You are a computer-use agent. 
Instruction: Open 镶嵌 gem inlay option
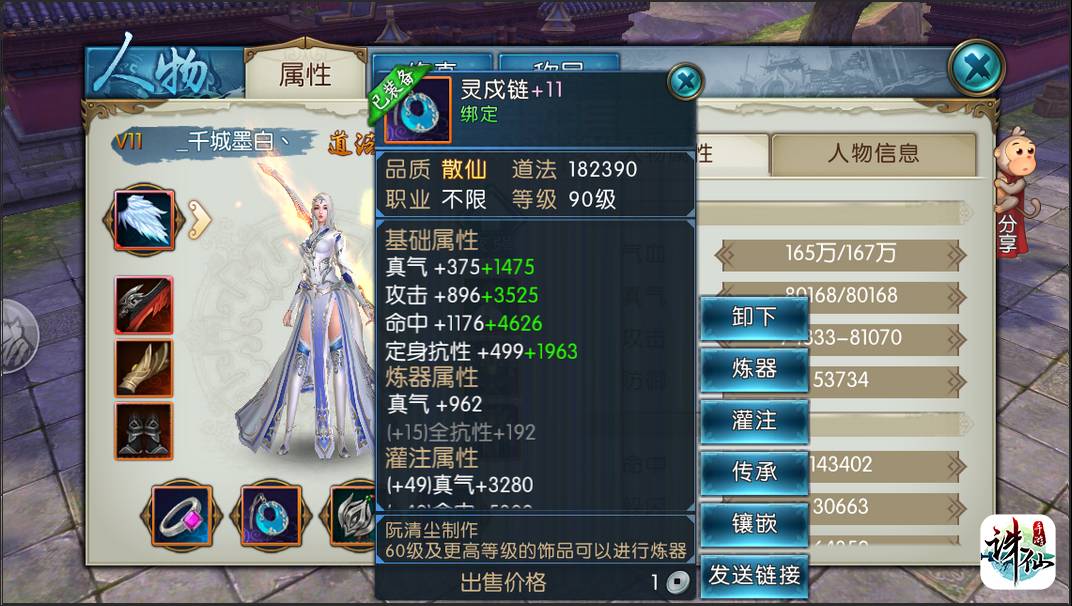coord(754,522)
